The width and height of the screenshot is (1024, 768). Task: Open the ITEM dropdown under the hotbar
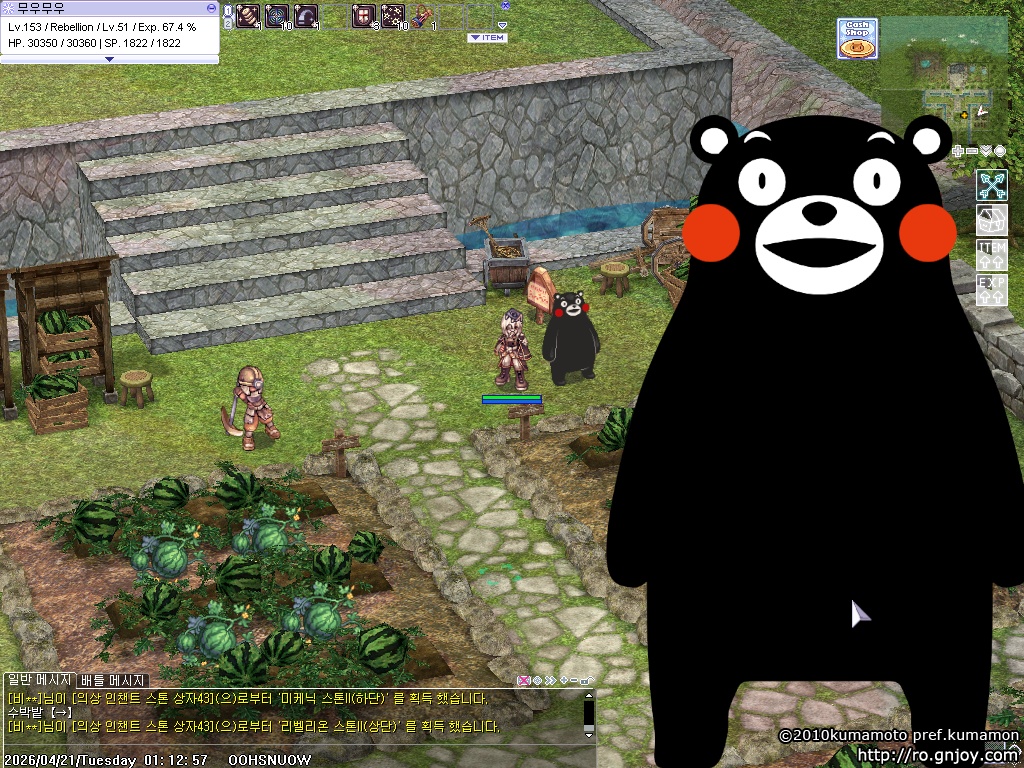[x=487, y=38]
